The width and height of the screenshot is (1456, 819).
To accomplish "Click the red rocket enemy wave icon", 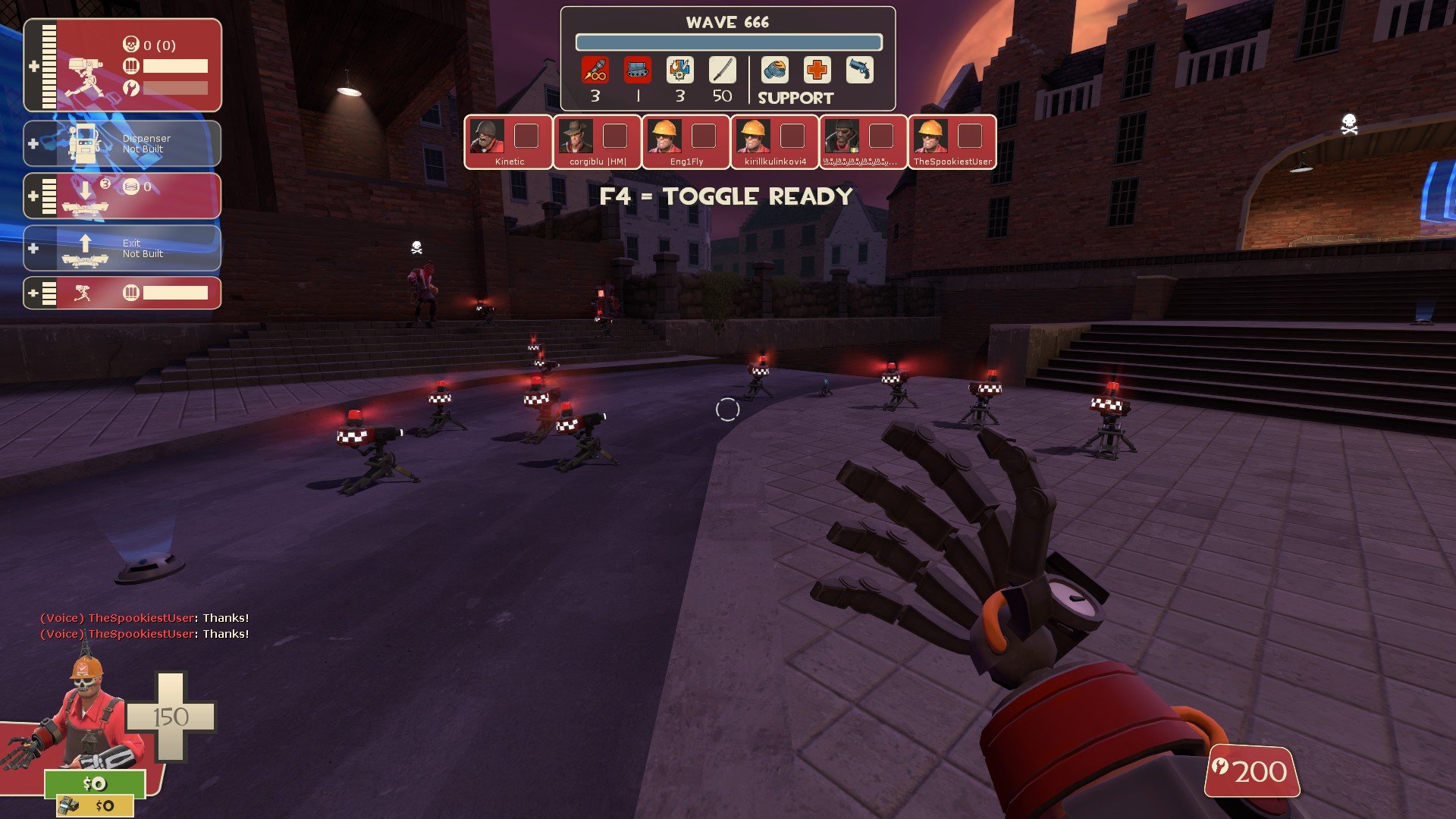I will tap(595, 71).
